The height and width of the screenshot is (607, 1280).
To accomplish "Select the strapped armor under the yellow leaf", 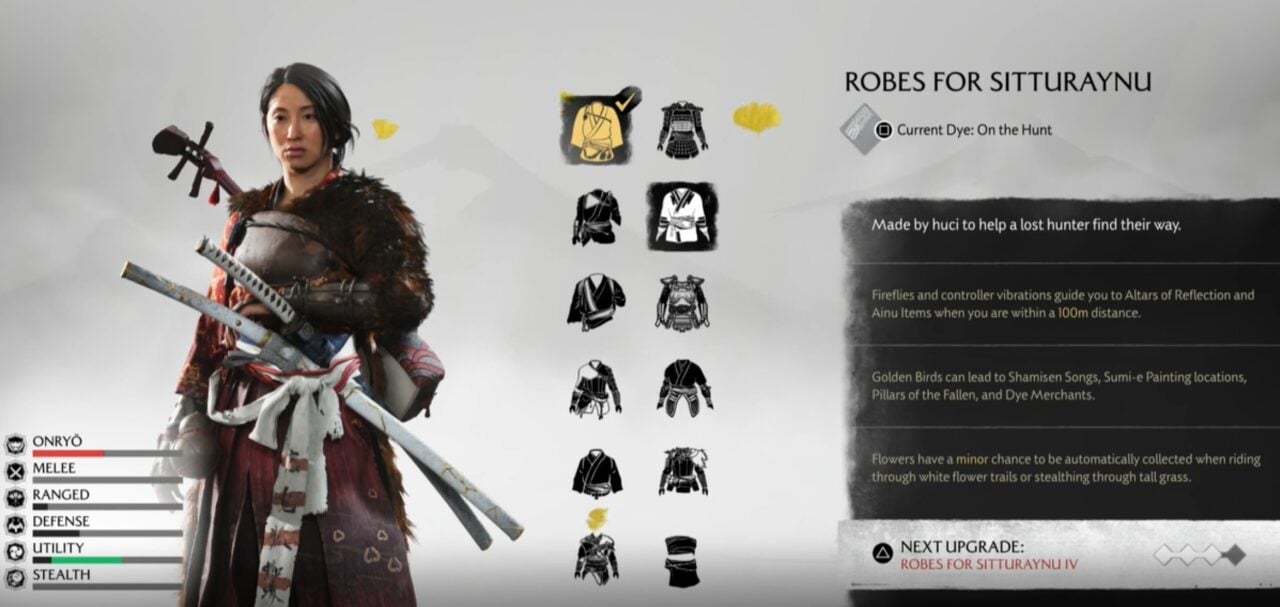I will click(596, 558).
